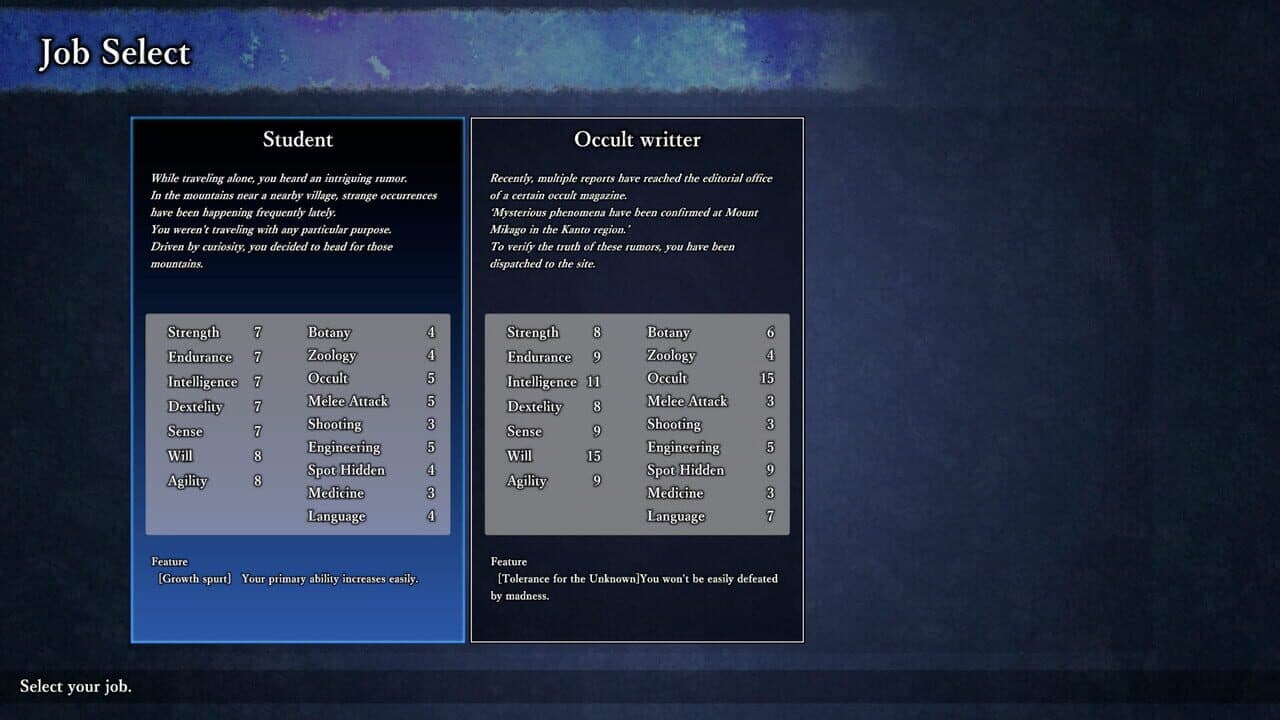Click the Botany skill on Occult writter card
This screenshot has height=720, width=1280.
[x=668, y=332]
